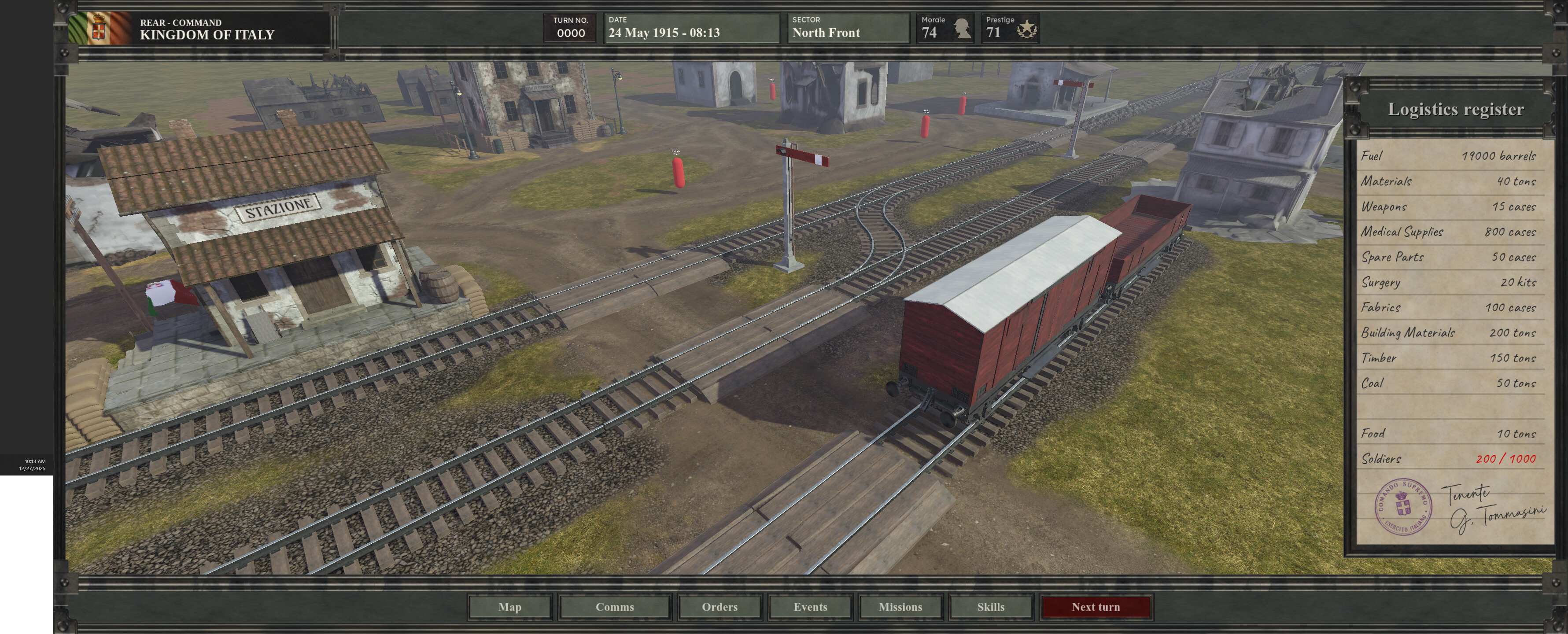Click the Morale helmet icon
The image size is (1568, 634).
[x=962, y=28]
